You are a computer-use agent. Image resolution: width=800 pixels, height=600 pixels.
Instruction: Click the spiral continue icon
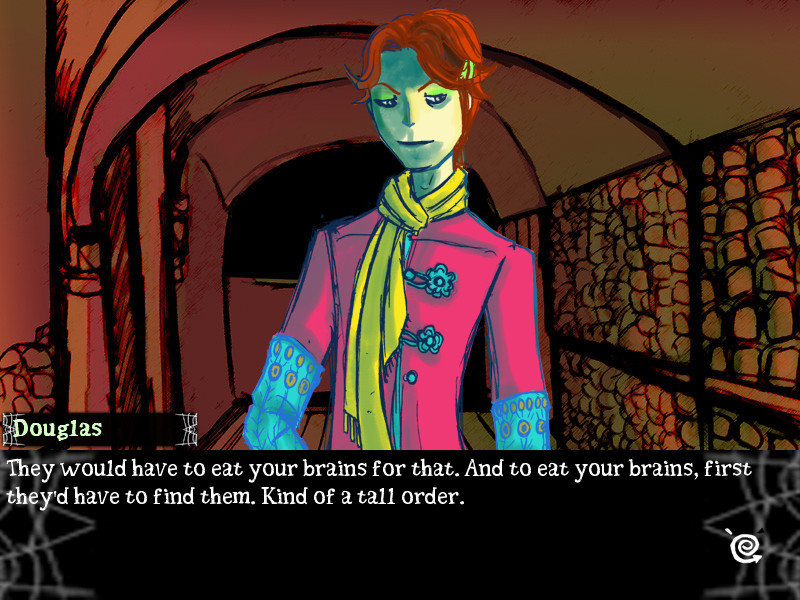click(744, 543)
